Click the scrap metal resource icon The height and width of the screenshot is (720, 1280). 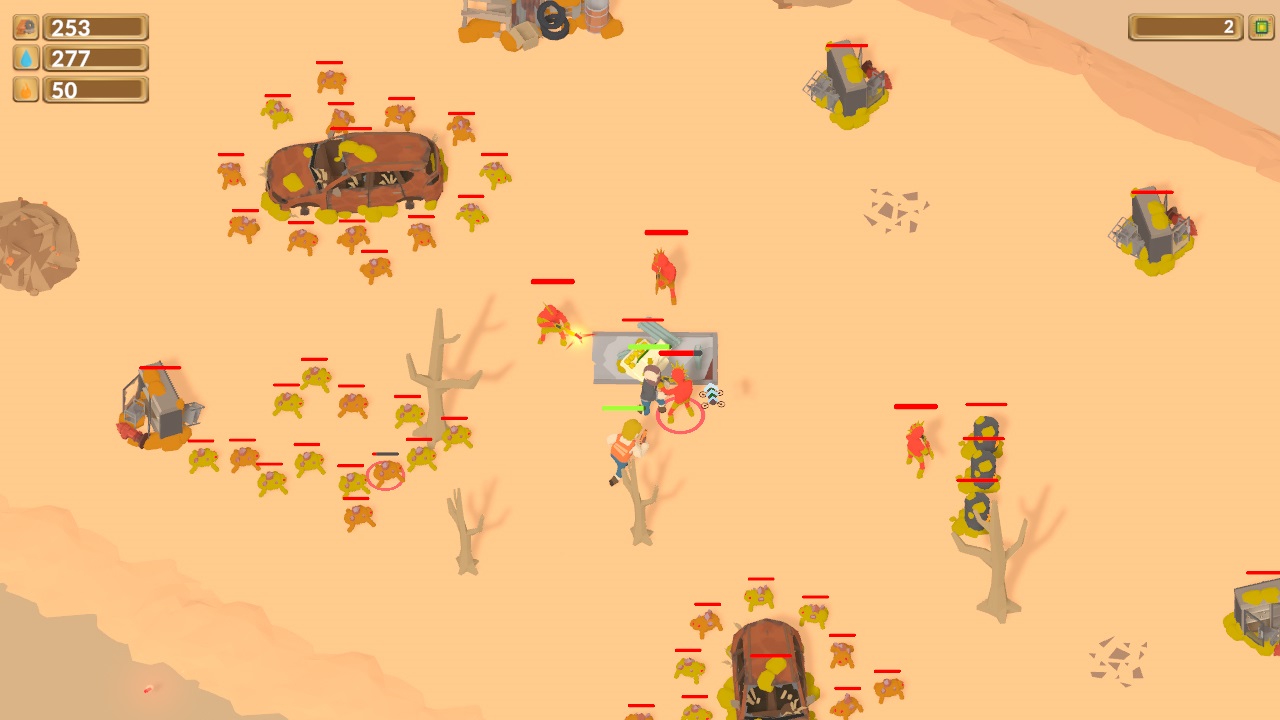click(x=25, y=27)
